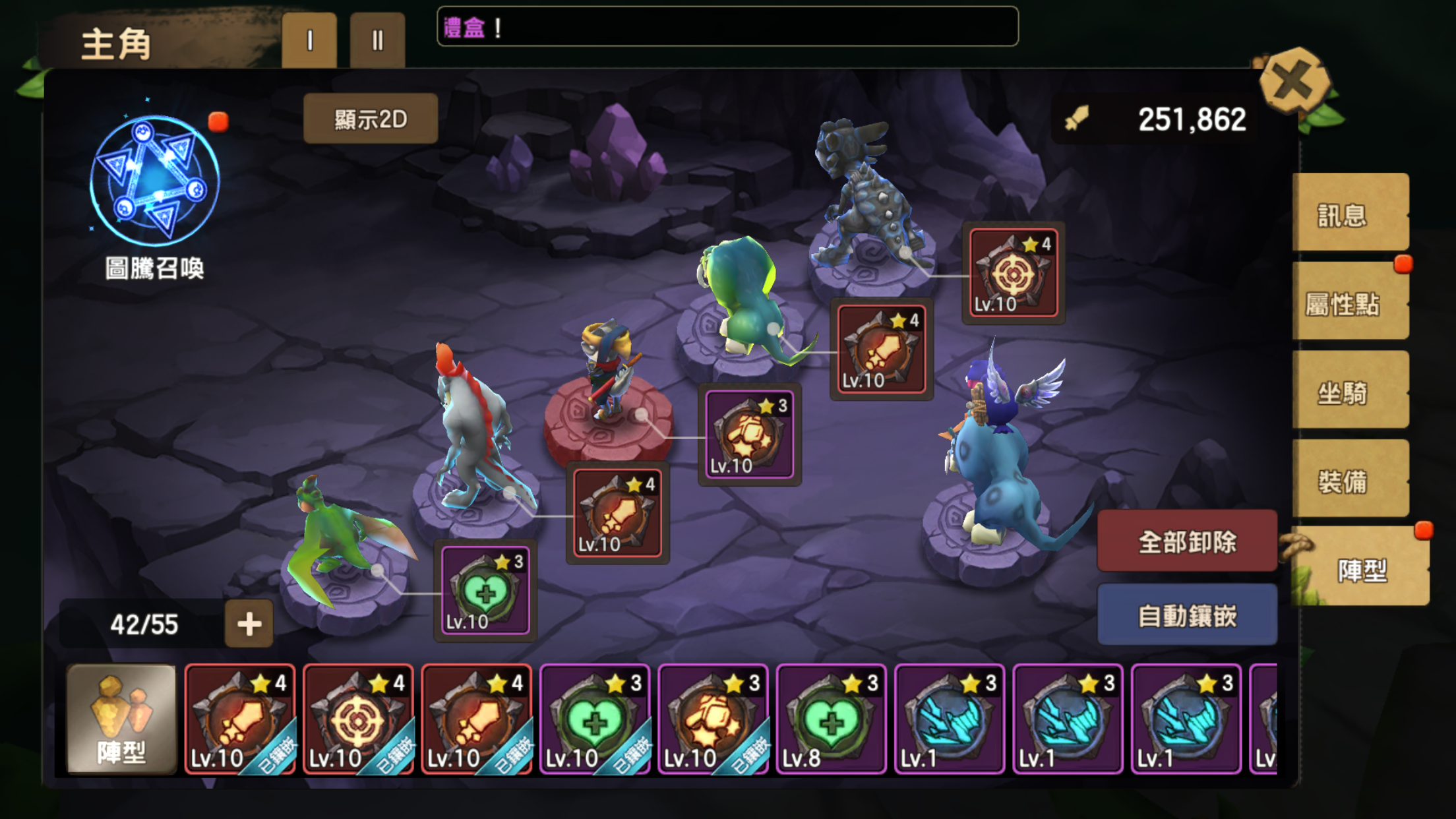Open the 圖騰召喚 totem summon
This screenshot has width=1456, height=819.
click(x=155, y=183)
